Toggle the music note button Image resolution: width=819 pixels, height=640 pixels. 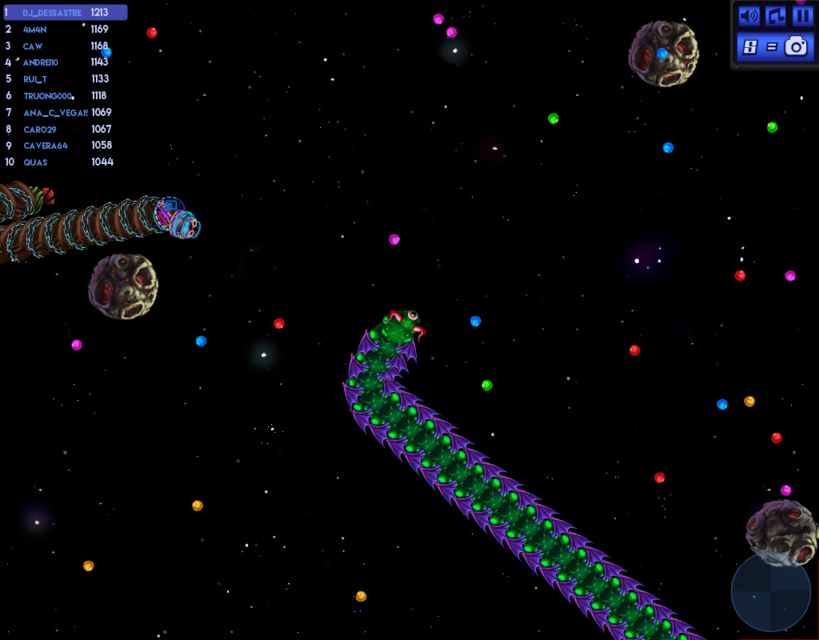776,16
